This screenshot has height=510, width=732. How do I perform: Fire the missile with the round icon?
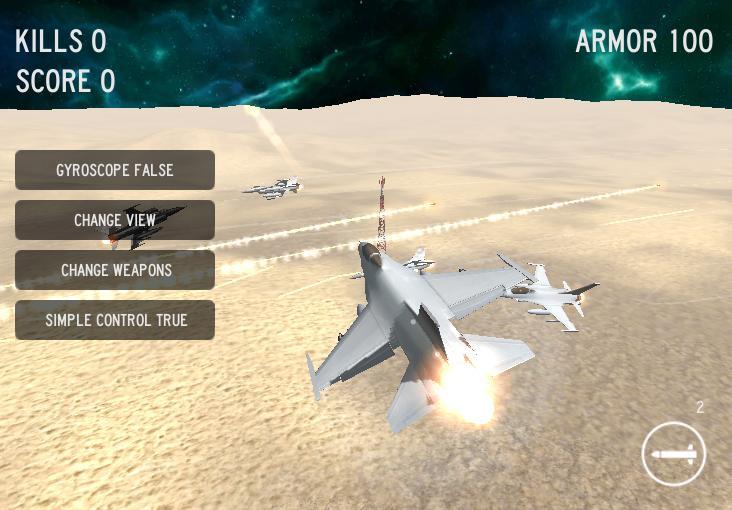674,454
